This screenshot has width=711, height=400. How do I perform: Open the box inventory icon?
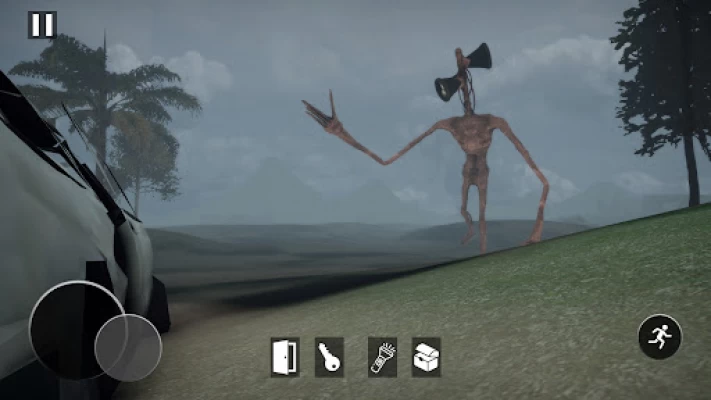(x=426, y=357)
